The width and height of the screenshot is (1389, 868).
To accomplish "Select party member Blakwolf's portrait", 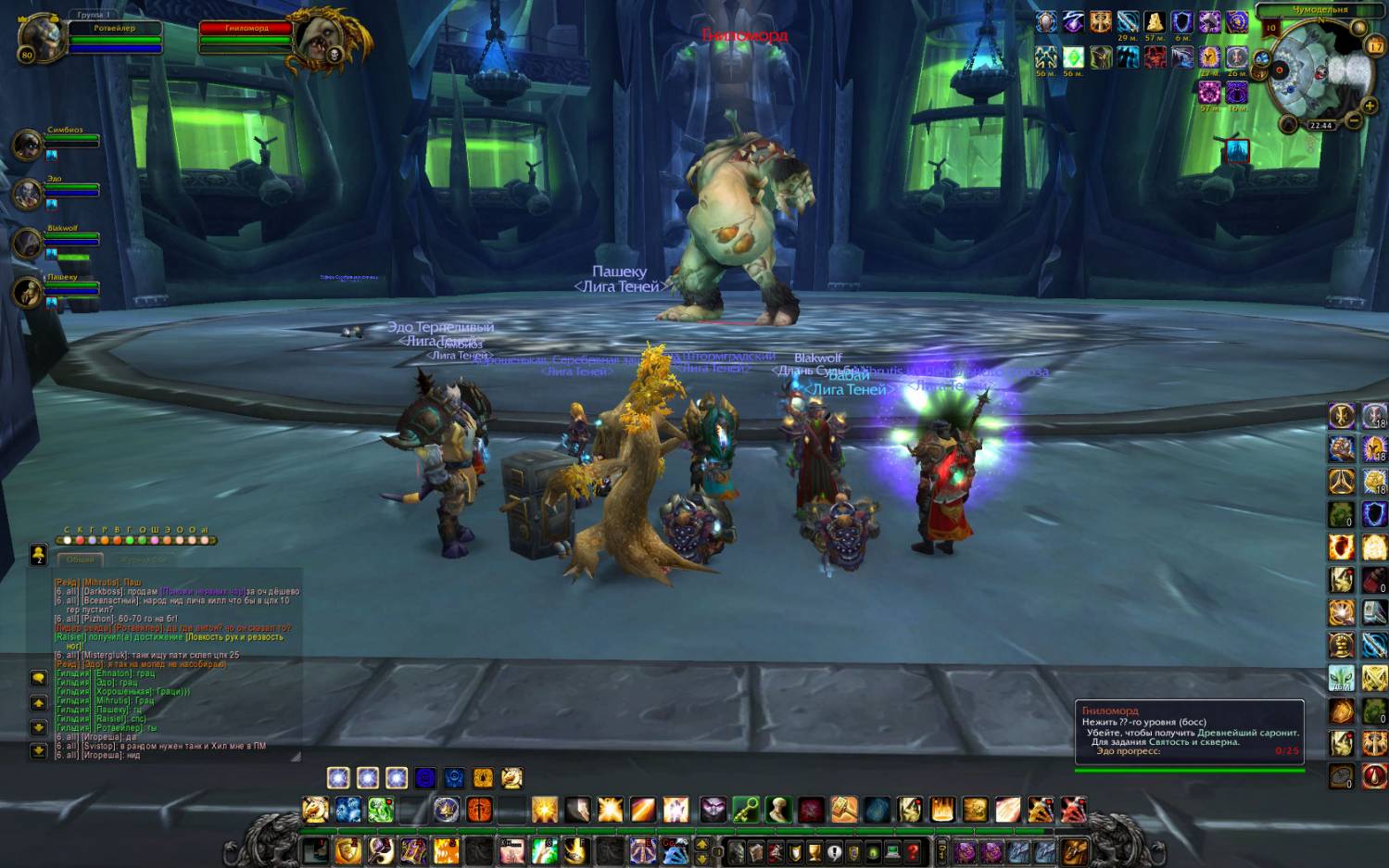I will point(27,244).
